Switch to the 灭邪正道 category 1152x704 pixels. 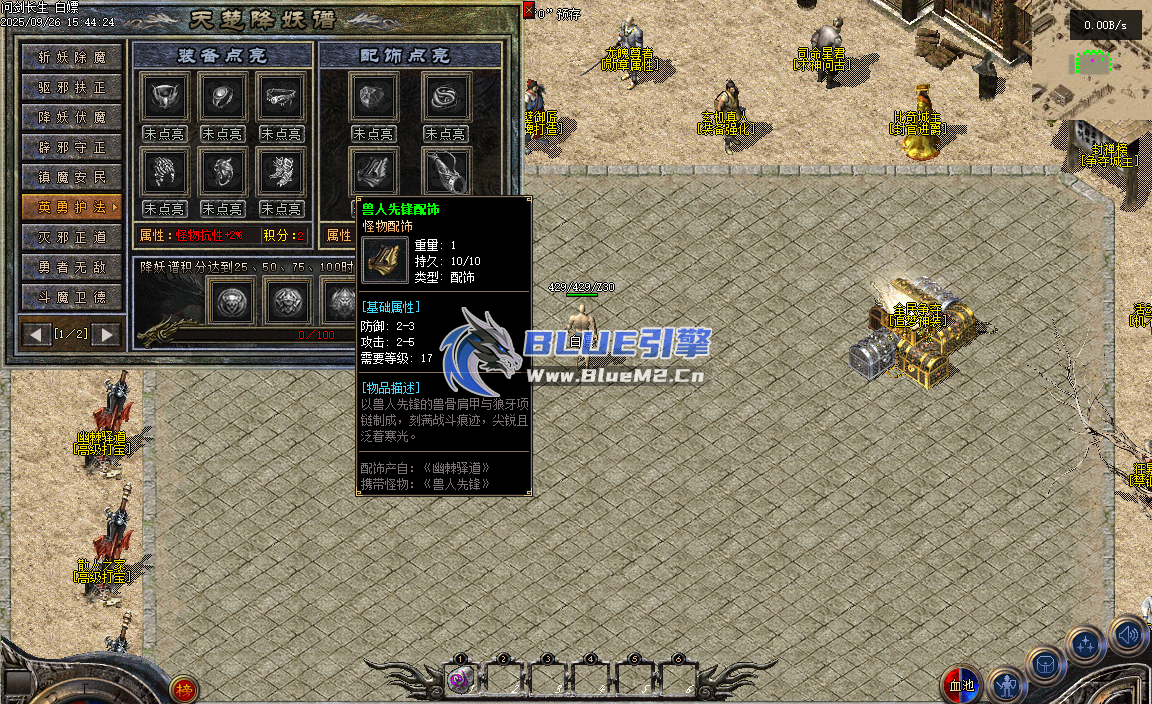[72, 237]
